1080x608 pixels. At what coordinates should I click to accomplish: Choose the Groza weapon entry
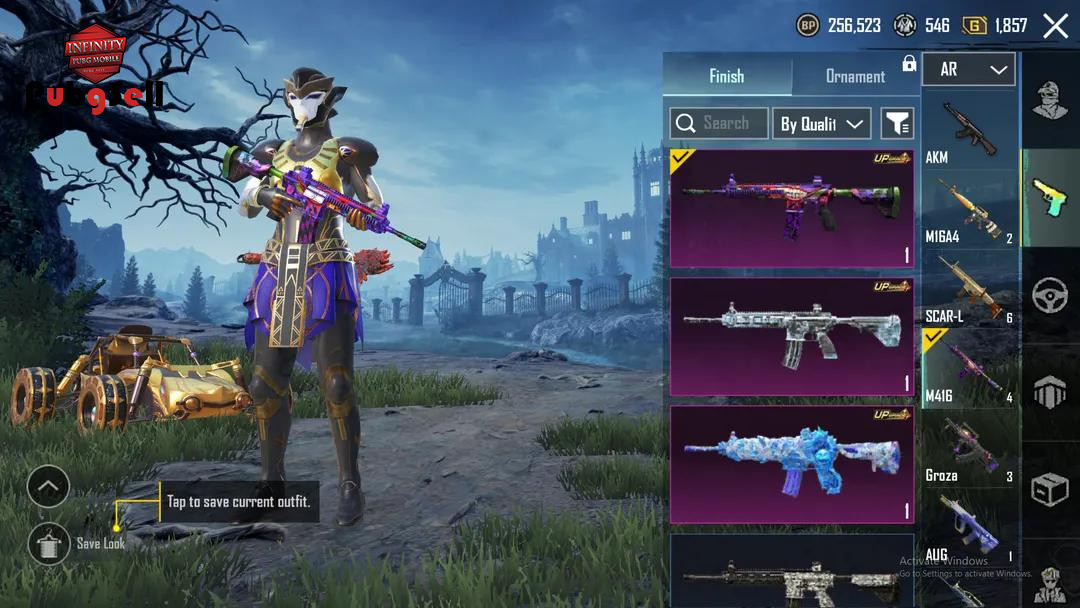(x=969, y=449)
